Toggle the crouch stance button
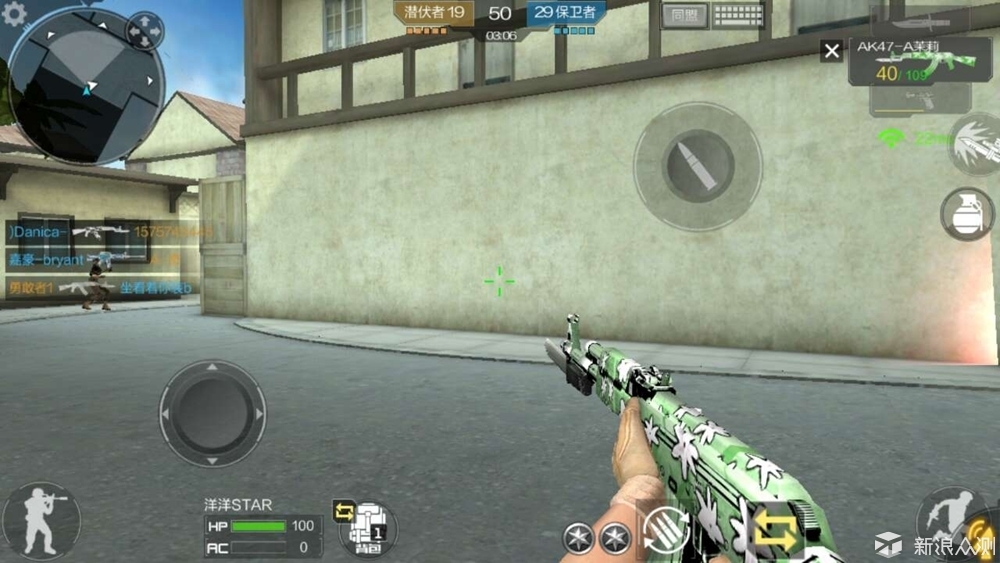The height and width of the screenshot is (563, 1000). (40, 521)
